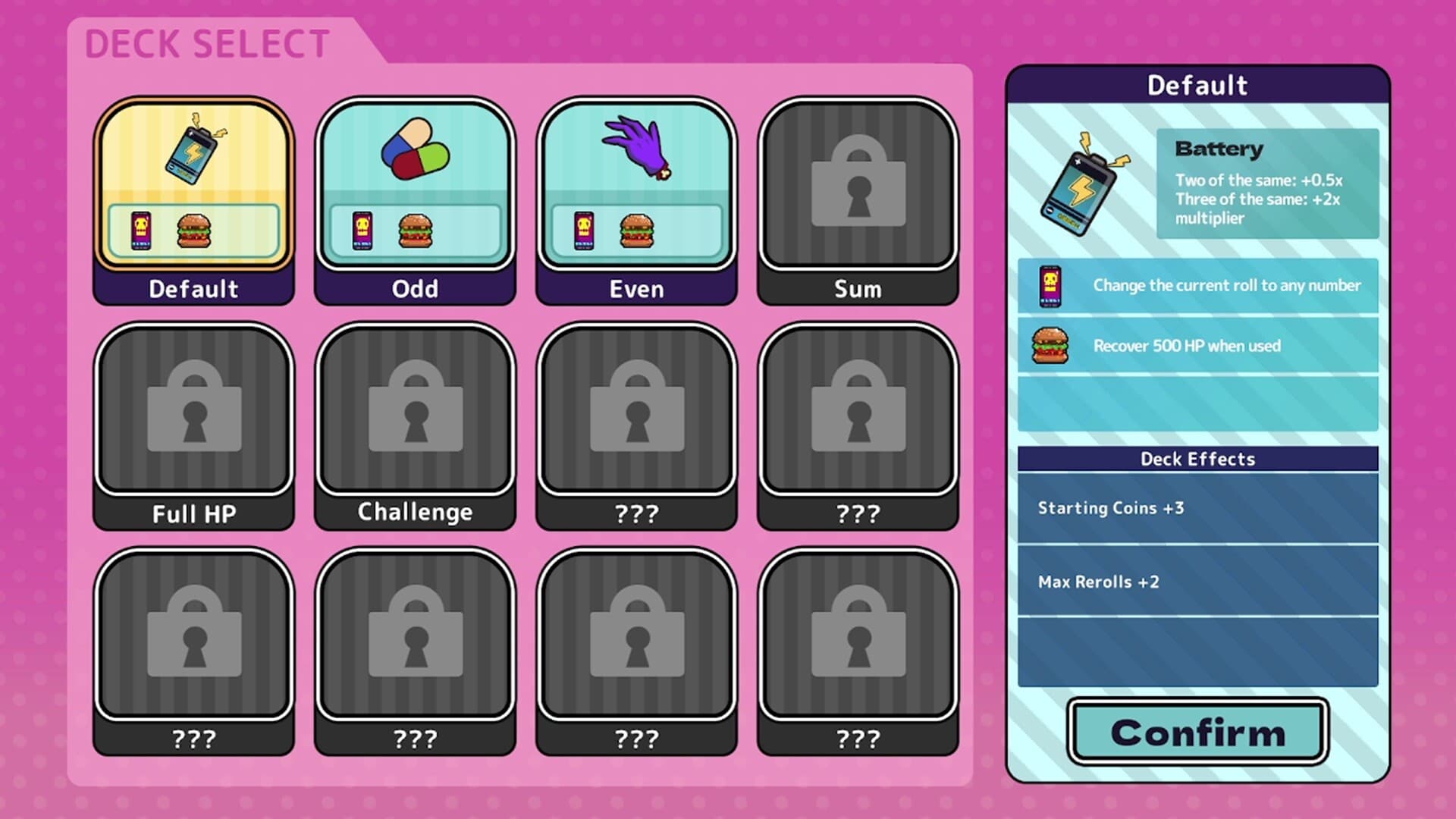The width and height of the screenshot is (1456, 819).
Task: Click the Max Rerolls +2 effect entry
Action: click(x=1197, y=582)
